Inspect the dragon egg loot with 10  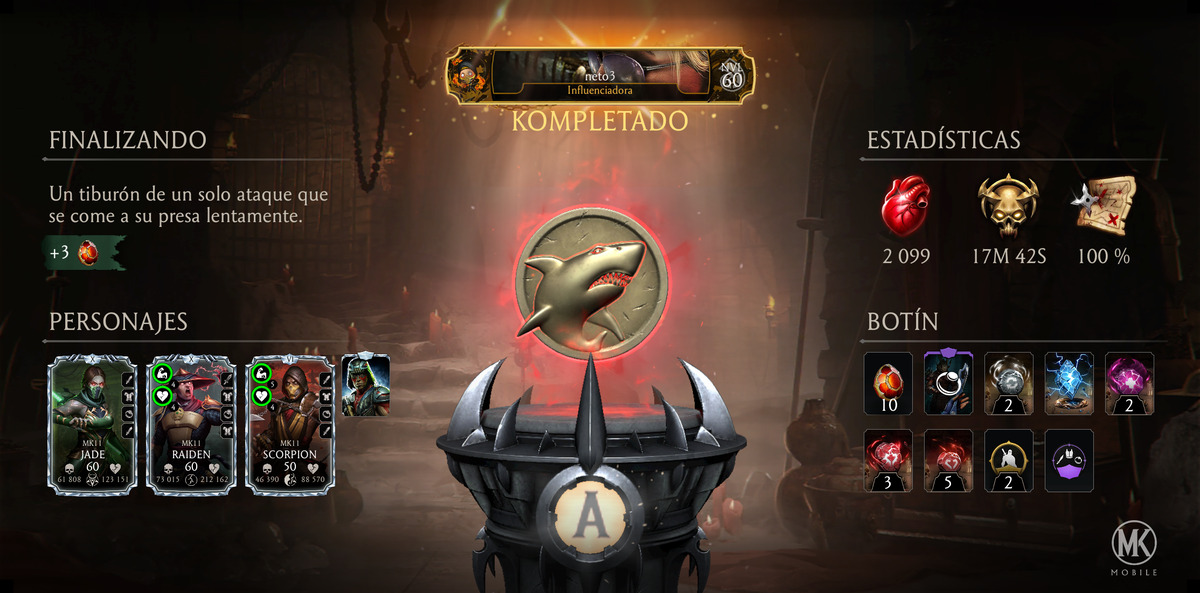[888, 383]
